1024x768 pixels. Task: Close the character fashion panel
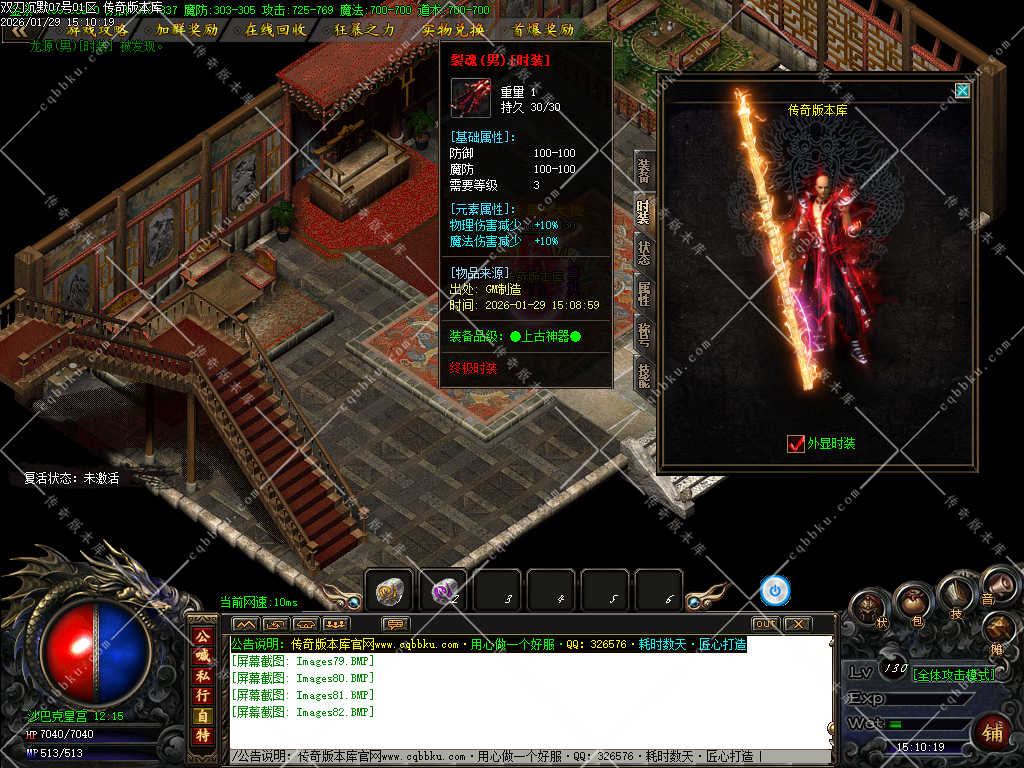coord(962,91)
